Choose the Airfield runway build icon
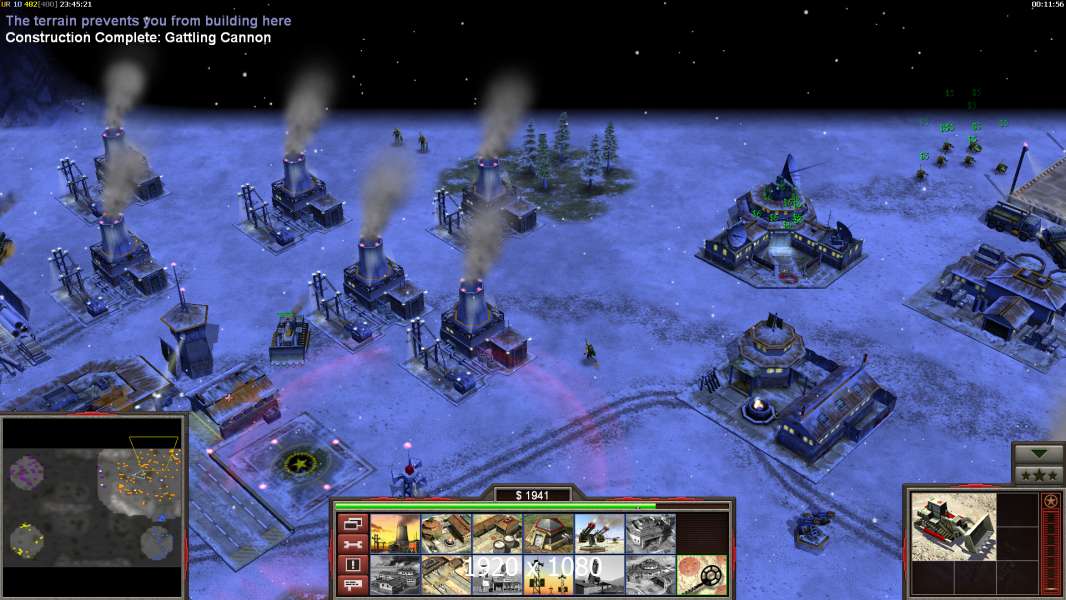 pyautogui.click(x=446, y=575)
